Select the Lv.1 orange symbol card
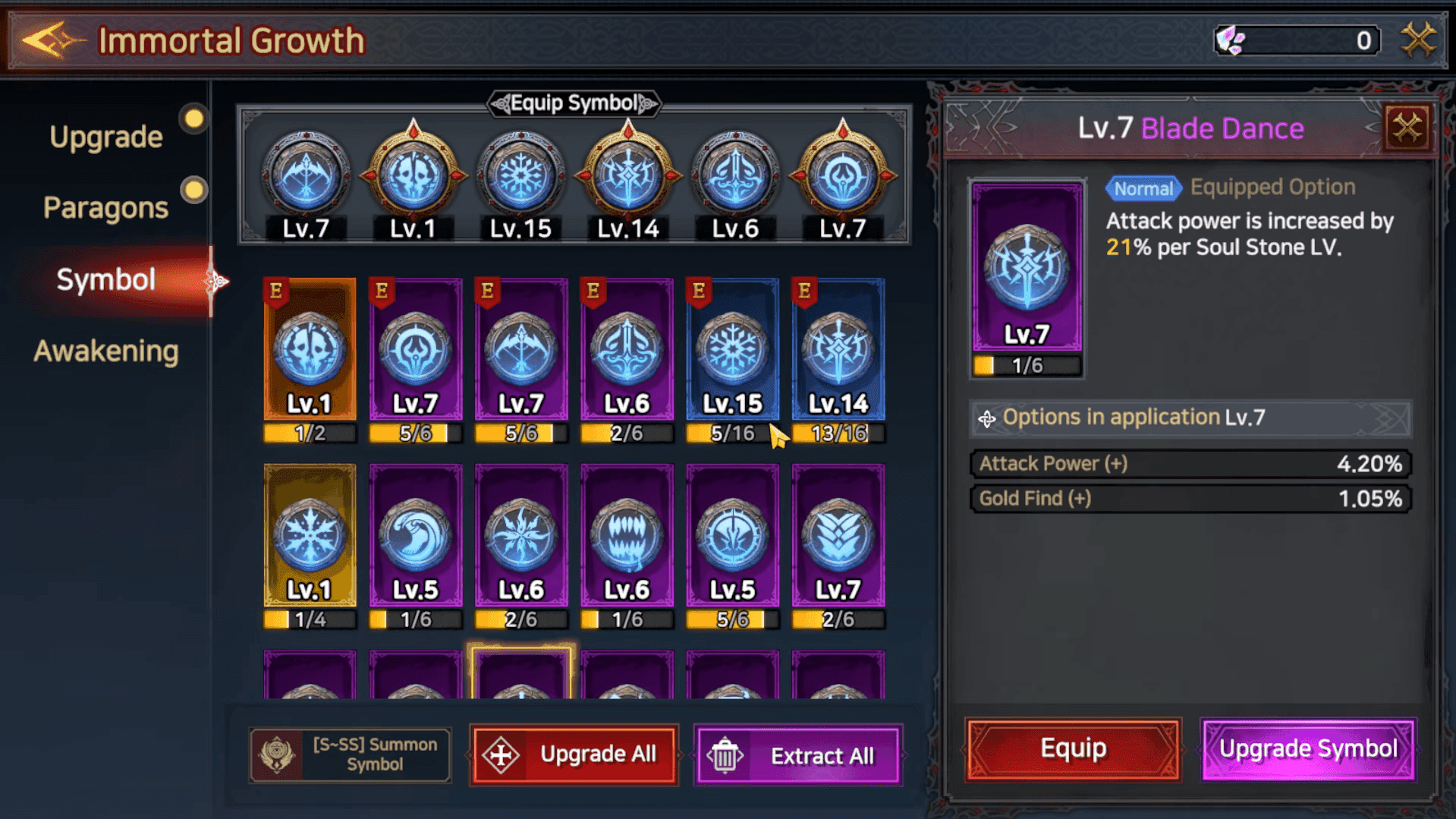1456x819 pixels. tap(309, 353)
